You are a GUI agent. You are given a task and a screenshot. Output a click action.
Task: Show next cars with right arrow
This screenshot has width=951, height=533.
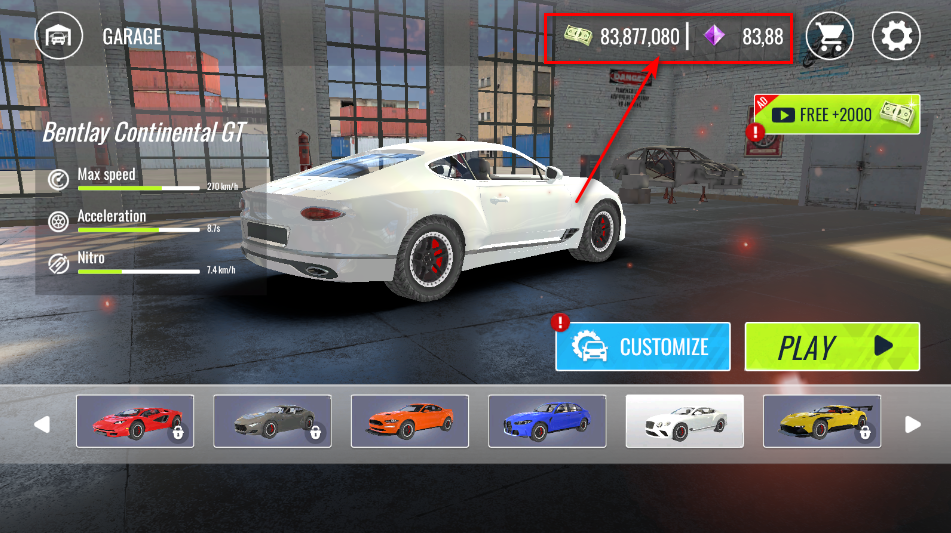[912, 425]
